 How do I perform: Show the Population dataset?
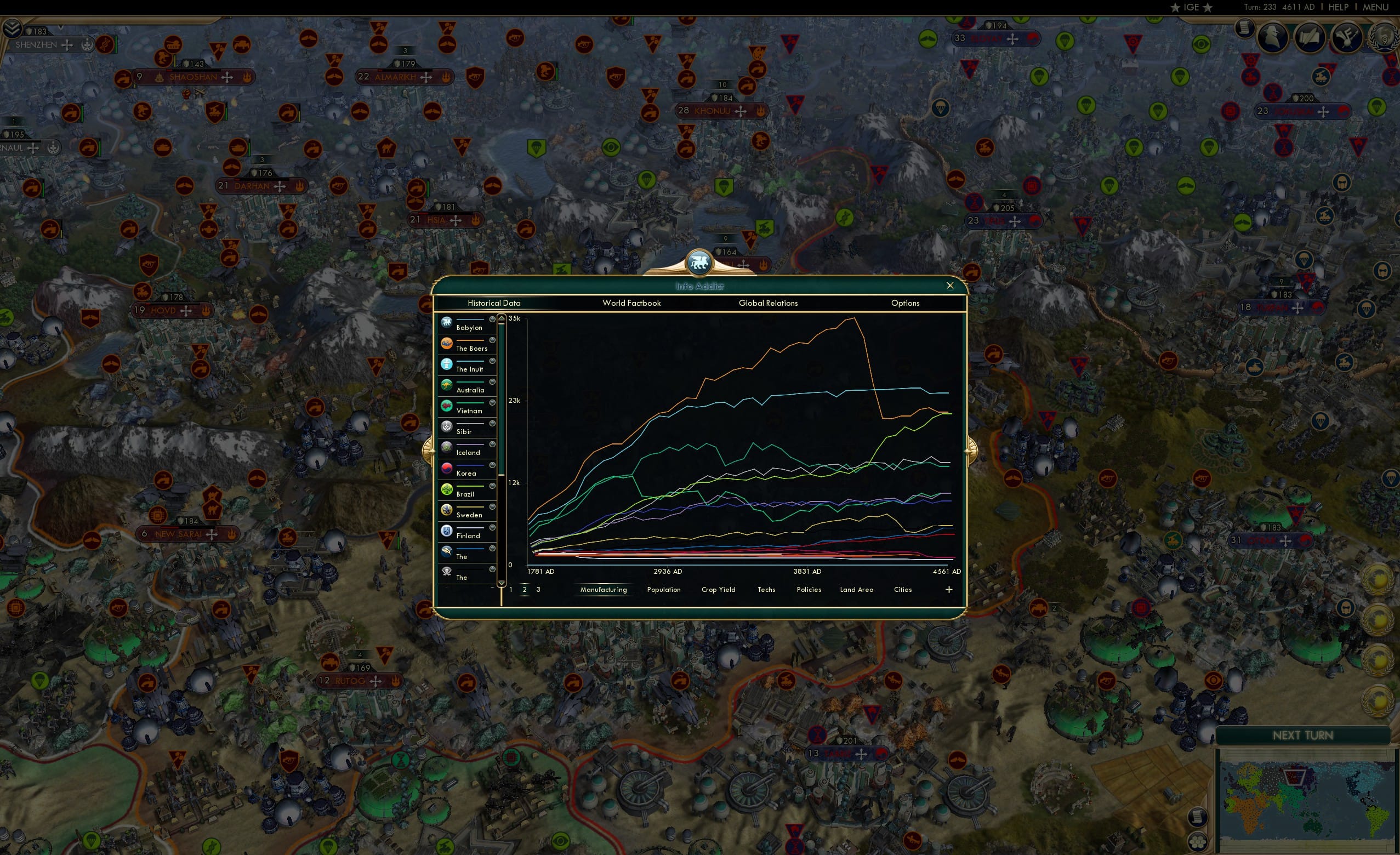(x=663, y=590)
